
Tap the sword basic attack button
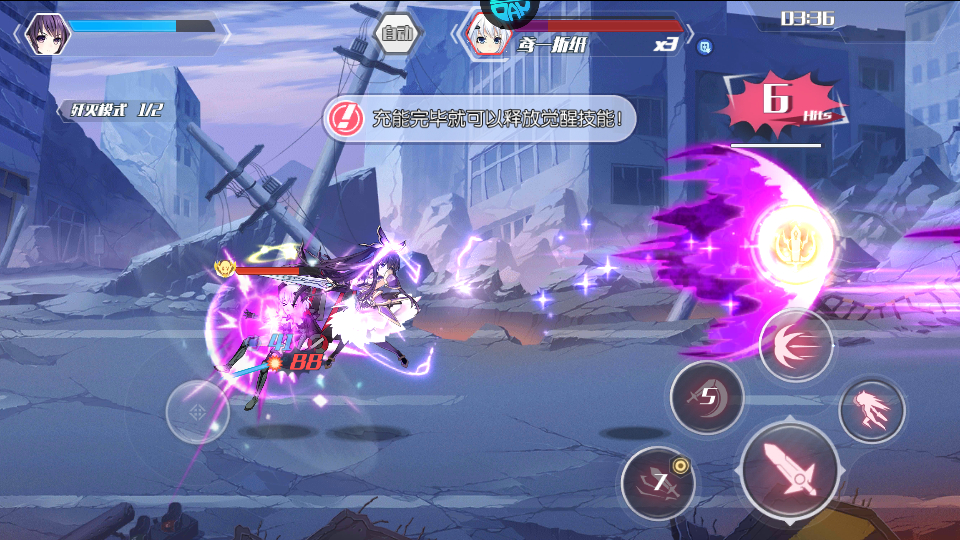(790, 469)
